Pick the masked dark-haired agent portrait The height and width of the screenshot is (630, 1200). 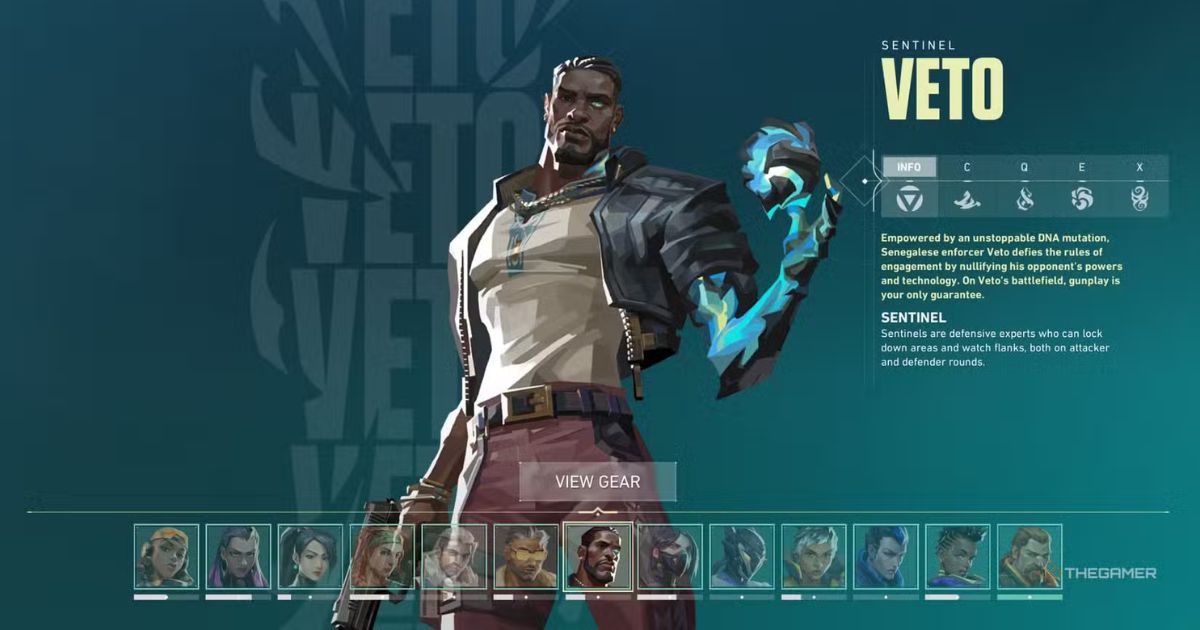tap(670, 556)
